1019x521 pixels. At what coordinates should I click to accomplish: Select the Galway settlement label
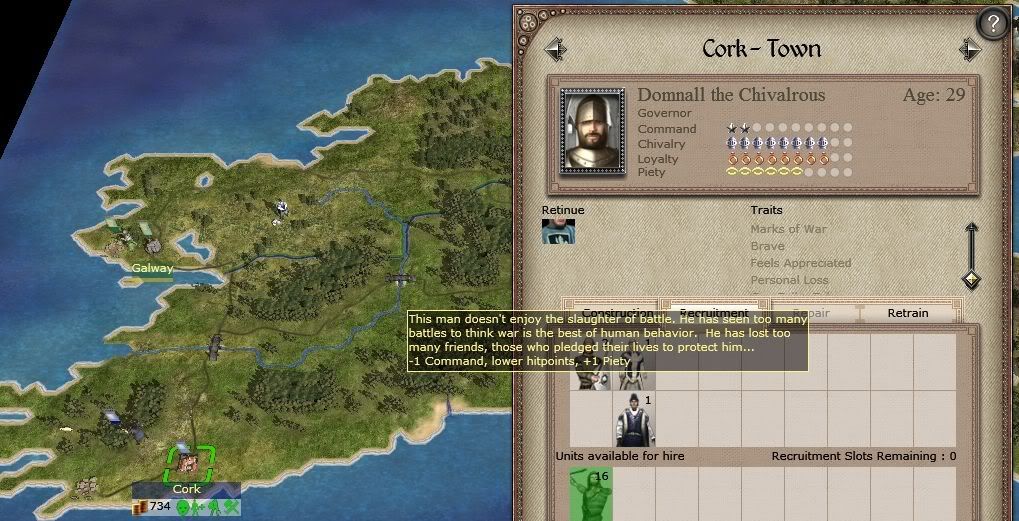pos(152,268)
